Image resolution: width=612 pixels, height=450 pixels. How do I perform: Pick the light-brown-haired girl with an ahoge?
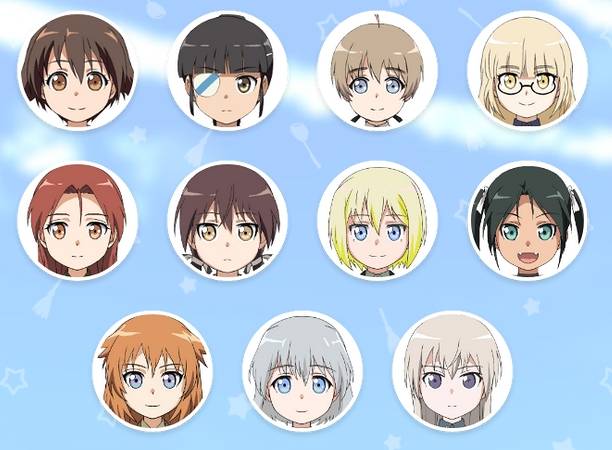tap(377, 71)
